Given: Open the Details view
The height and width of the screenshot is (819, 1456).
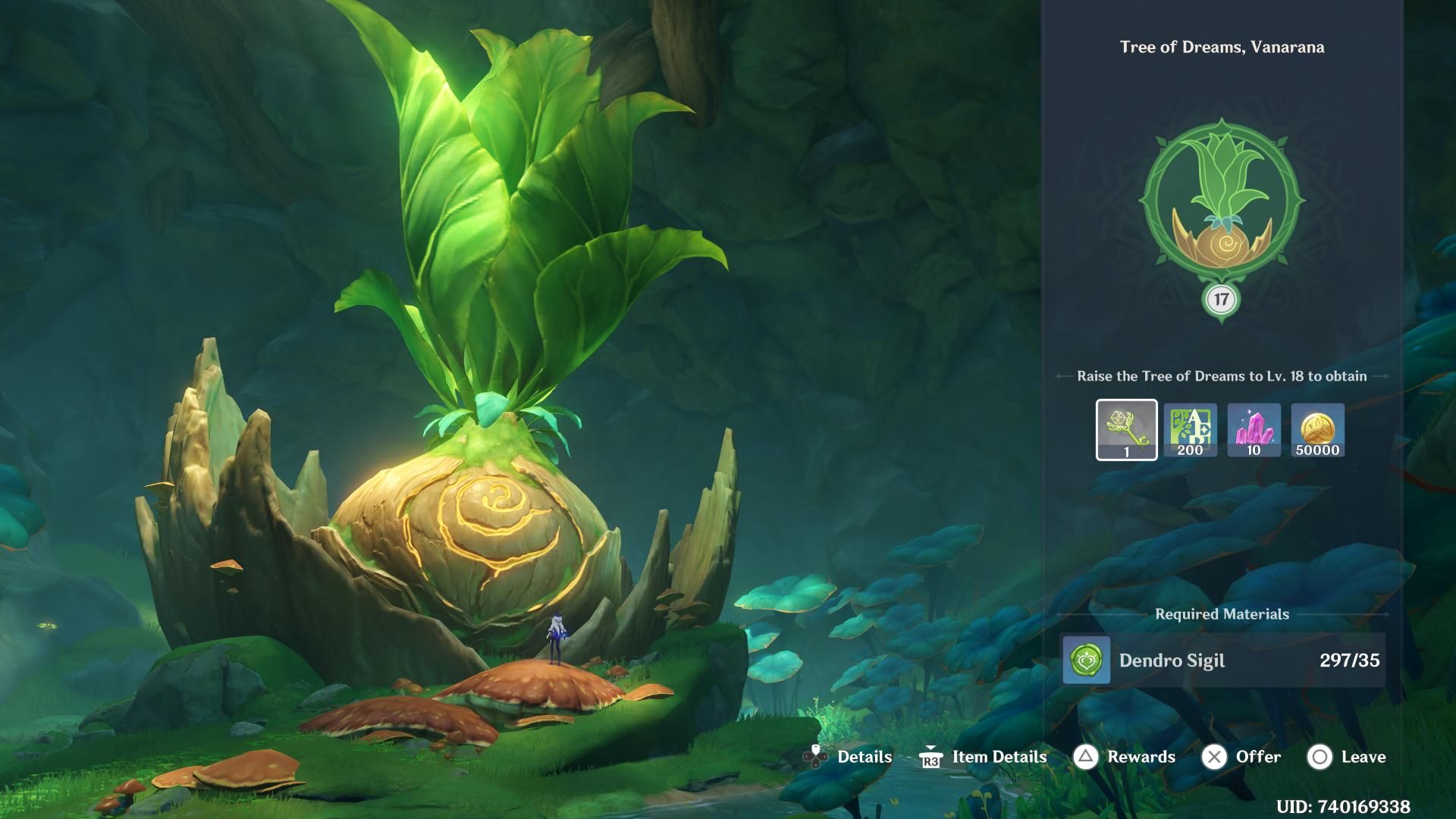Looking at the screenshot, I should pyautogui.click(x=848, y=757).
